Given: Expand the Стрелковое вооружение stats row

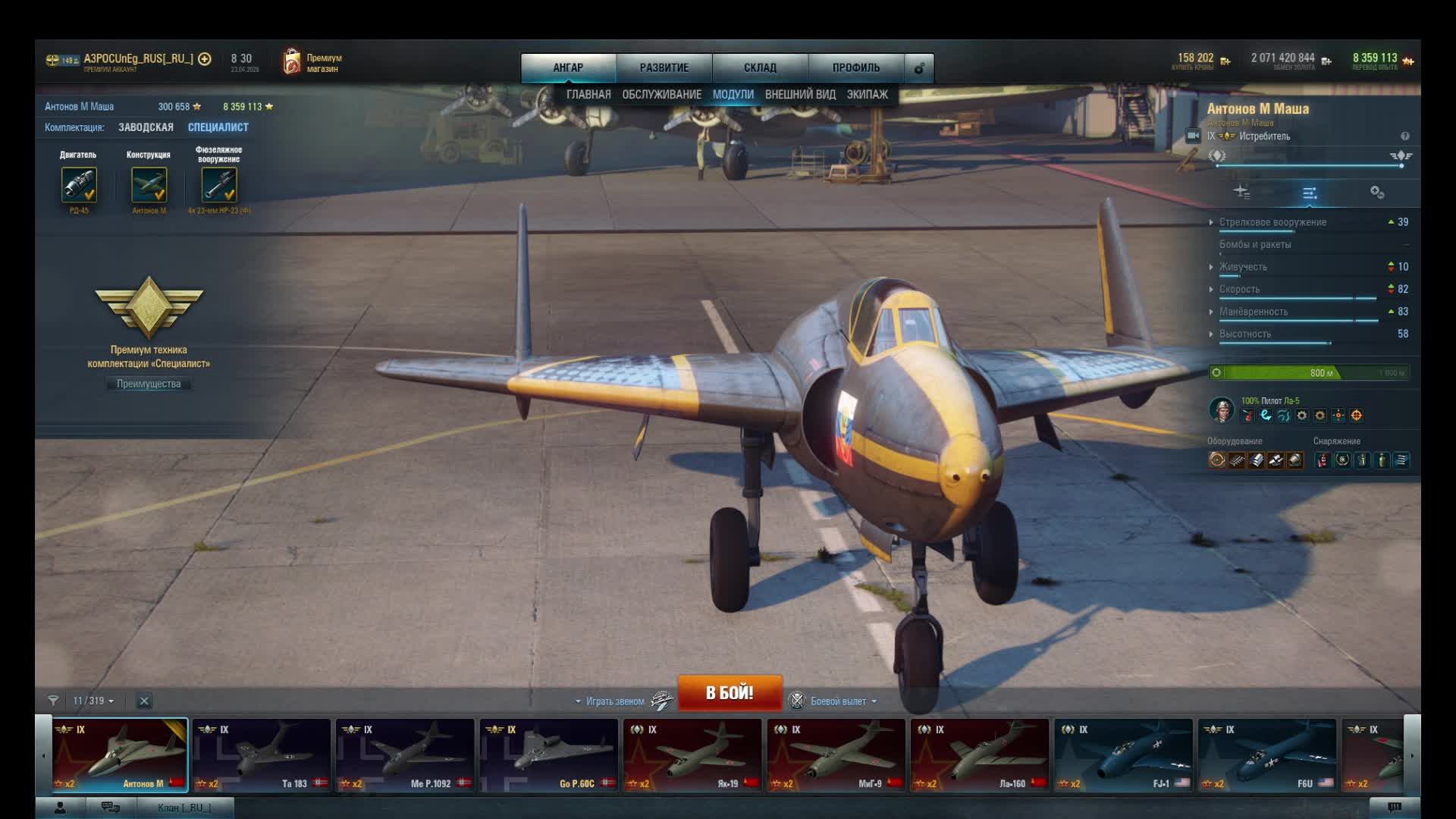Looking at the screenshot, I should point(1272,222).
